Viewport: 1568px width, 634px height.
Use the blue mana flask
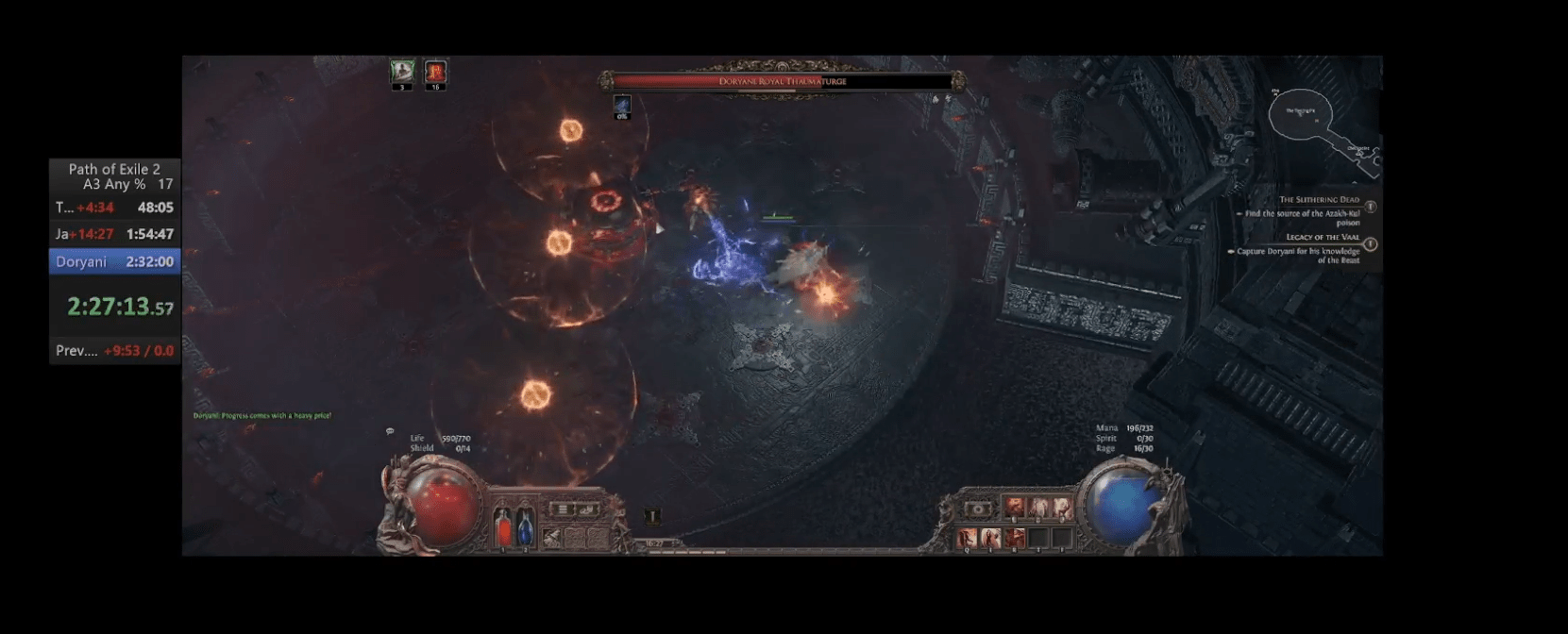(525, 526)
